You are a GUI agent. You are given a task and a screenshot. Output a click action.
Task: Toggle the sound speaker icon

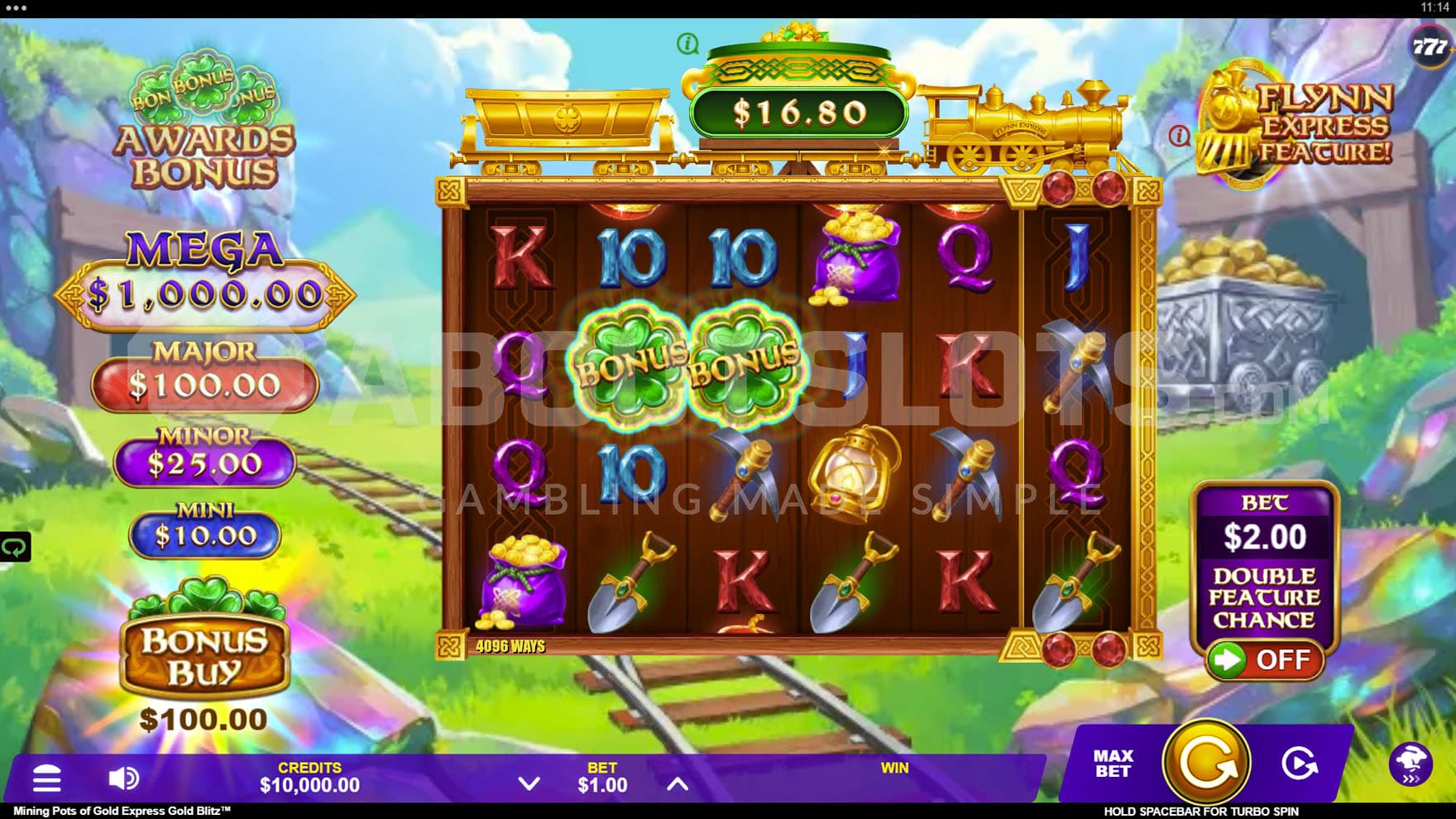coord(123,778)
